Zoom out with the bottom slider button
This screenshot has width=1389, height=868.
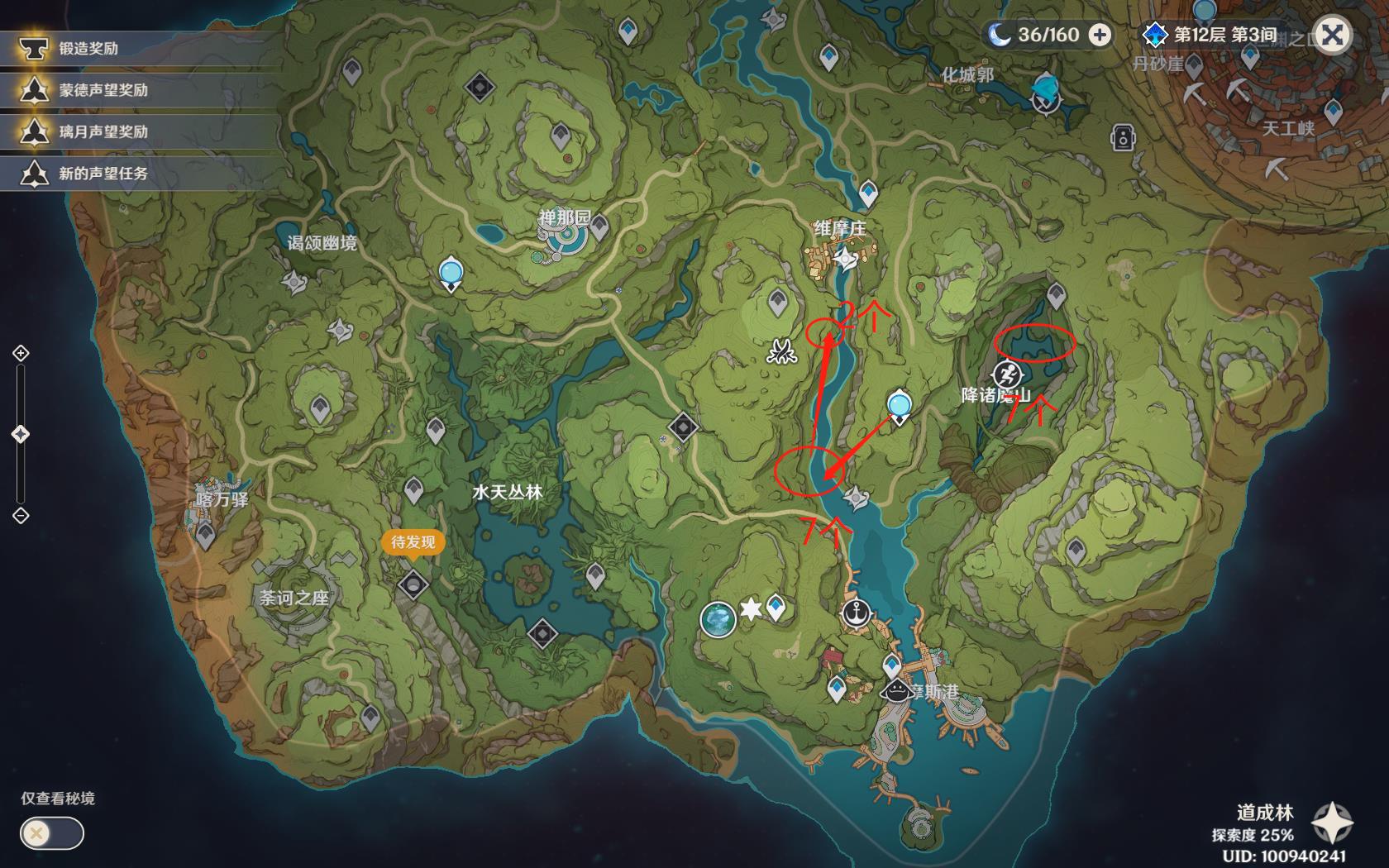[21, 516]
